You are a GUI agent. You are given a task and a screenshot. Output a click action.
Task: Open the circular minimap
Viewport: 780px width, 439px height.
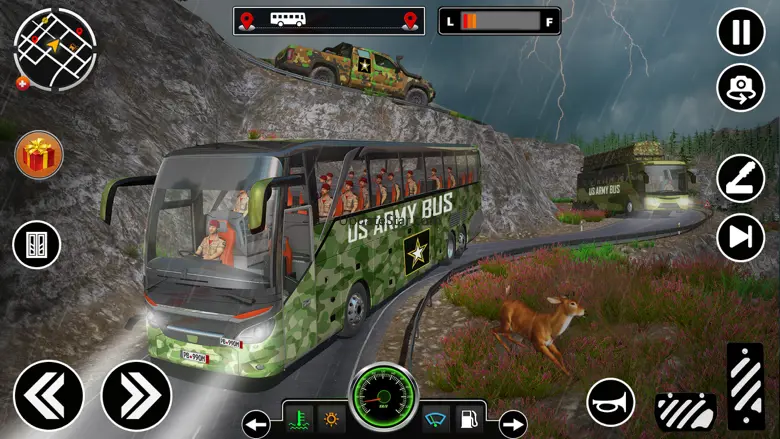[x=55, y=49]
